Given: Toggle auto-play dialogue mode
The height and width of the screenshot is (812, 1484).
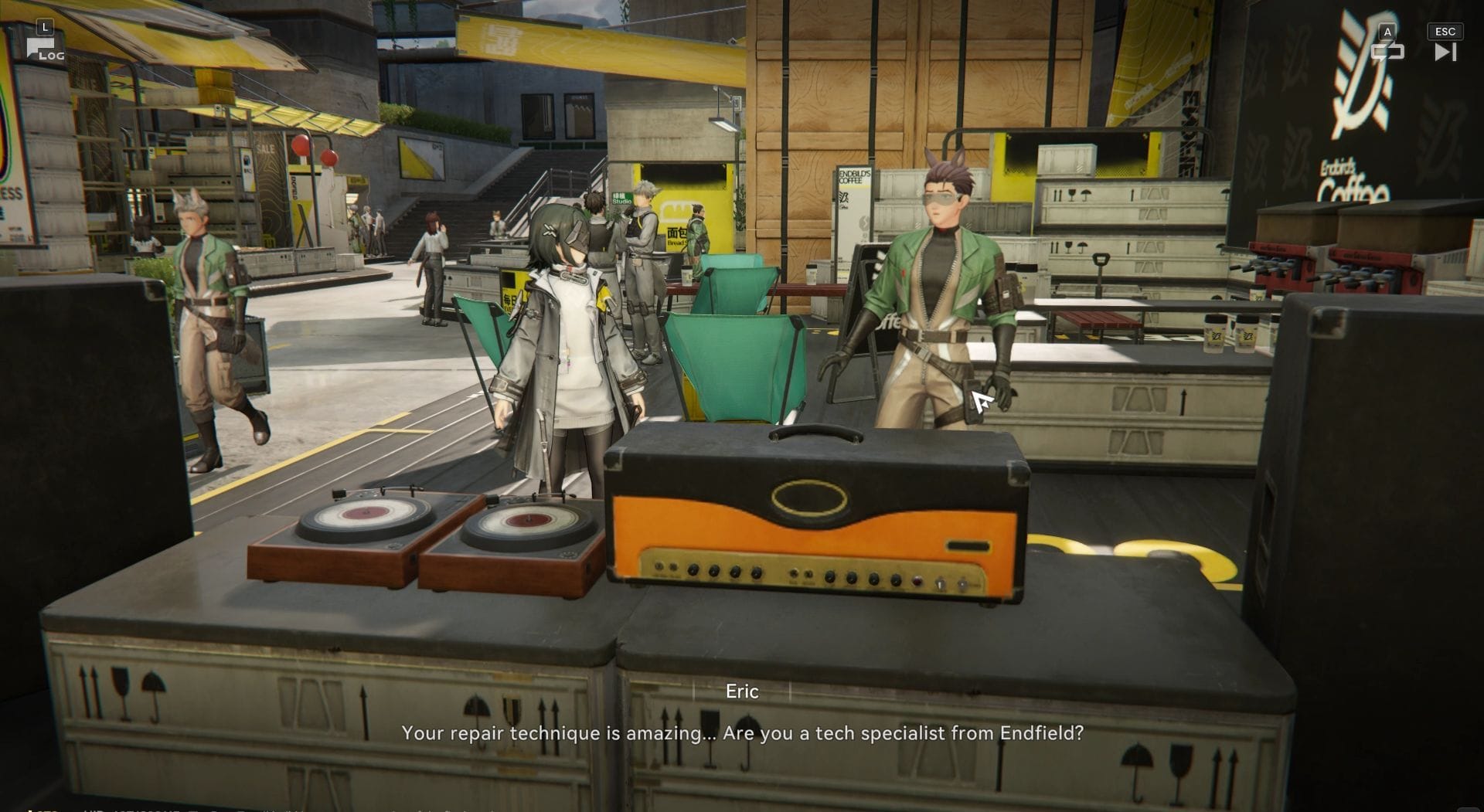Looking at the screenshot, I should click(x=1387, y=51).
